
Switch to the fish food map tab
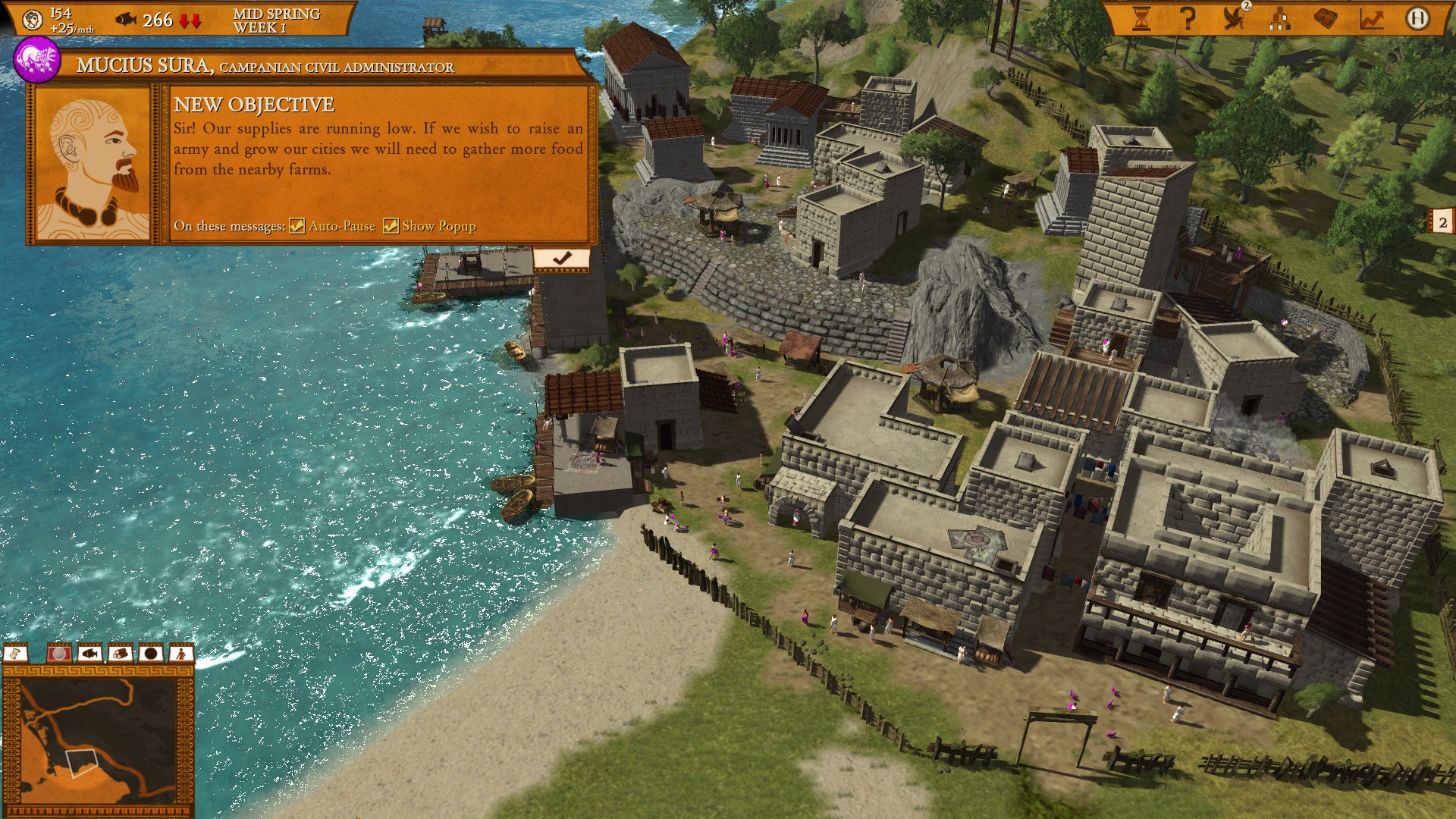point(89,653)
